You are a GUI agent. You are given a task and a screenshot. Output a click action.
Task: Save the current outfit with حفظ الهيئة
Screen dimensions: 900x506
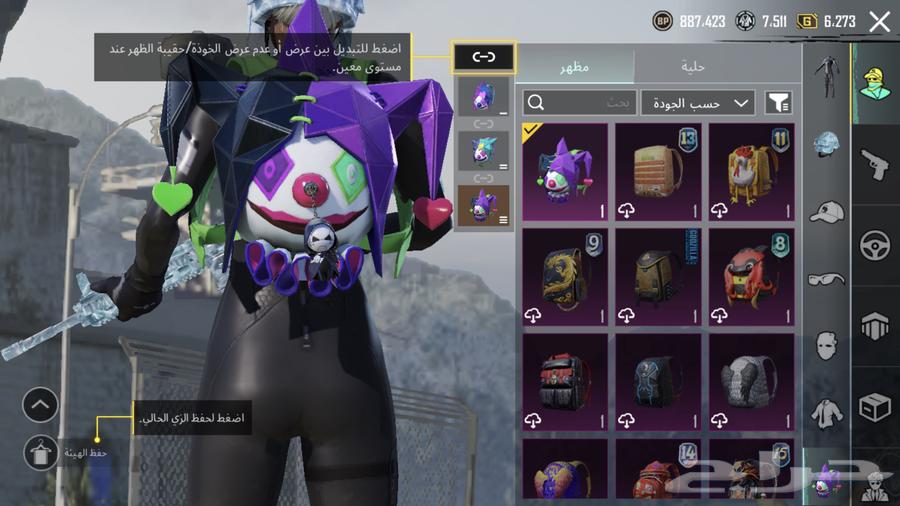tap(41, 453)
